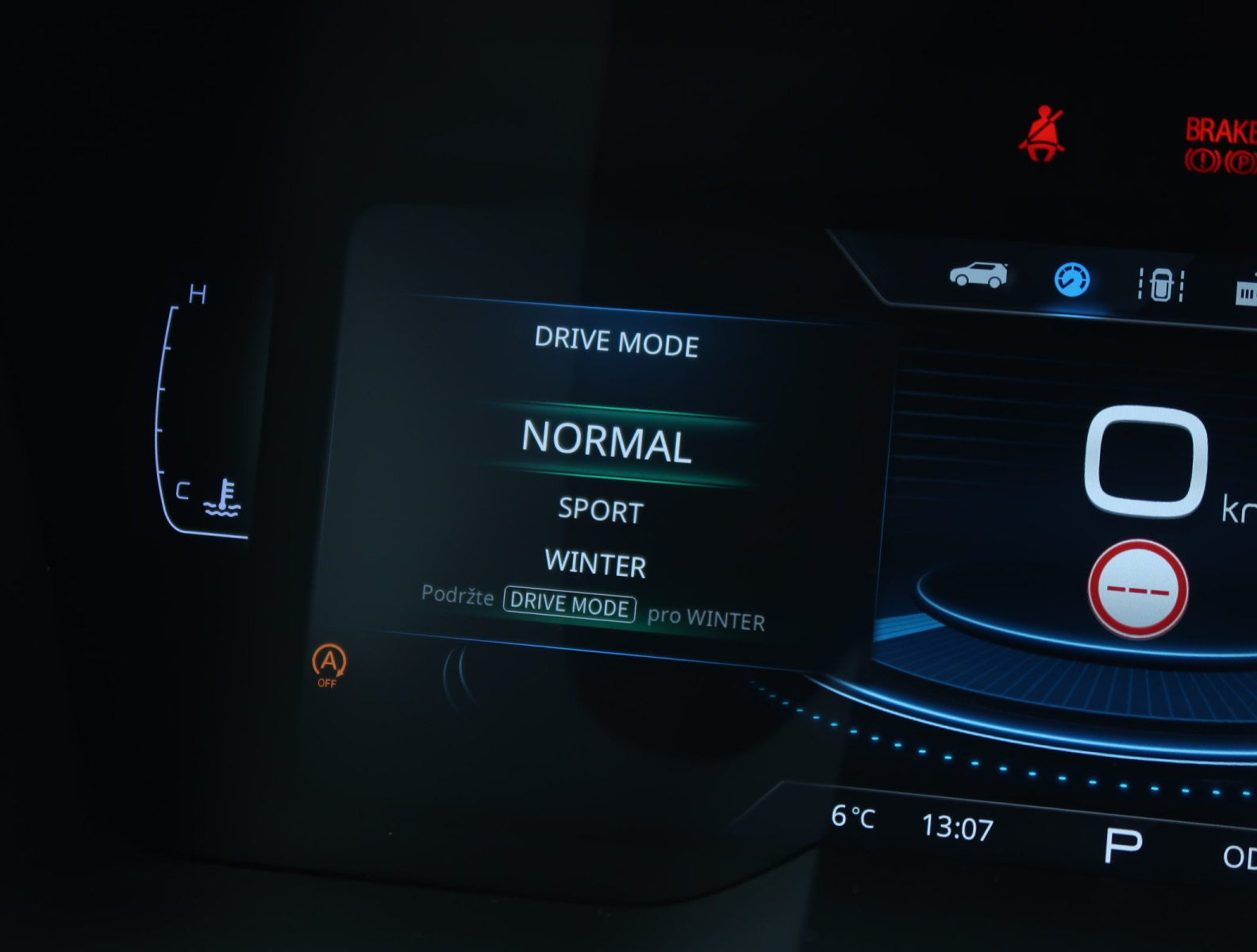Pick the WINTER drive mode entry
This screenshot has width=1257, height=952.
click(x=596, y=563)
